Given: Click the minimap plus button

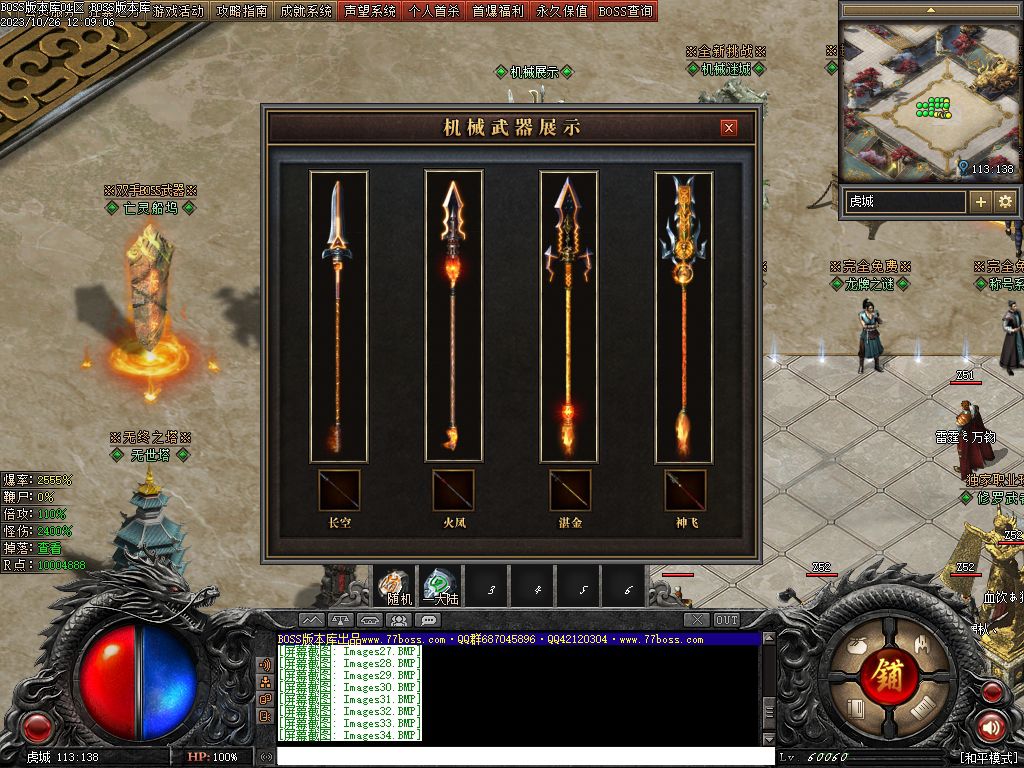Looking at the screenshot, I should pyautogui.click(x=981, y=202).
